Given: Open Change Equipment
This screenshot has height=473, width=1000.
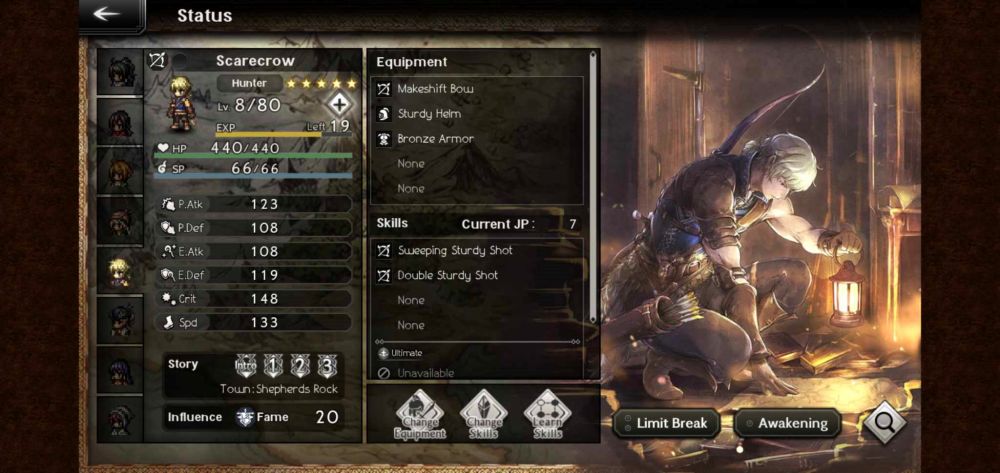Looking at the screenshot, I should pyautogui.click(x=420, y=415).
